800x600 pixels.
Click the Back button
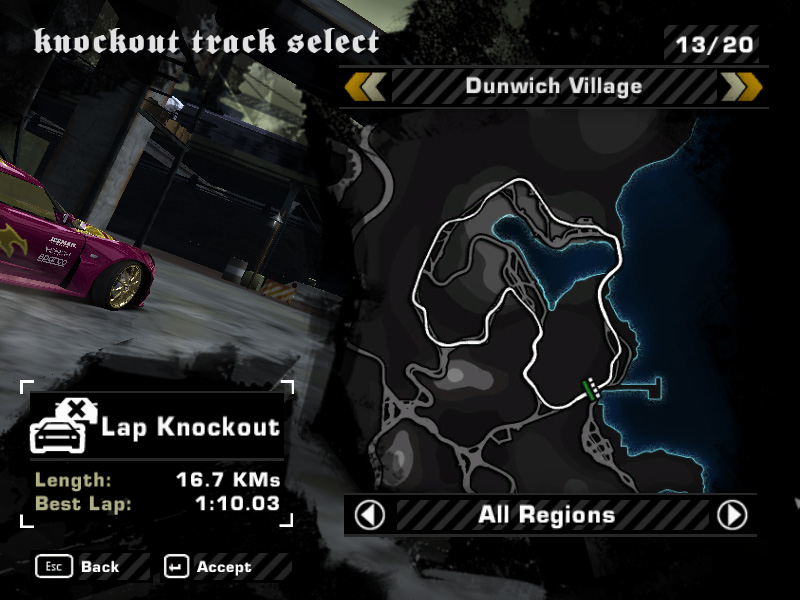click(80, 567)
